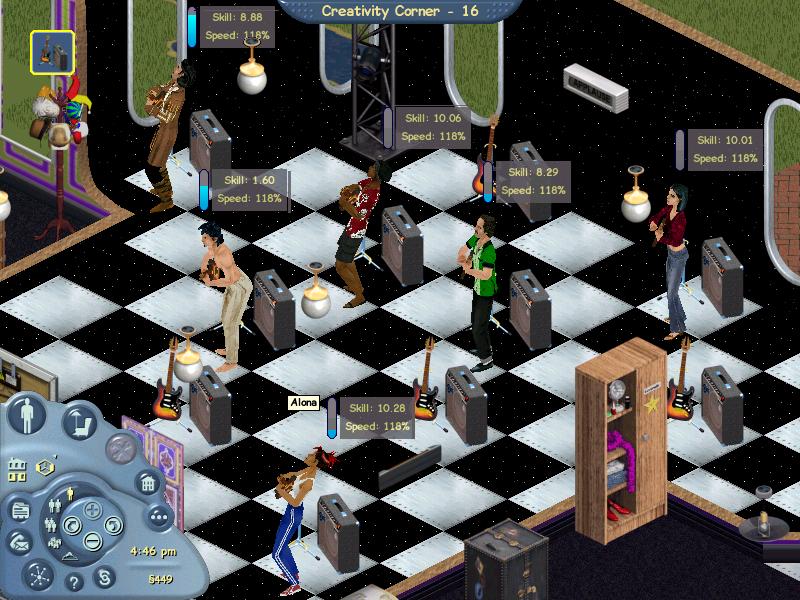Click the swirl S button near the money
The image size is (800, 600).
pyautogui.click(x=105, y=579)
